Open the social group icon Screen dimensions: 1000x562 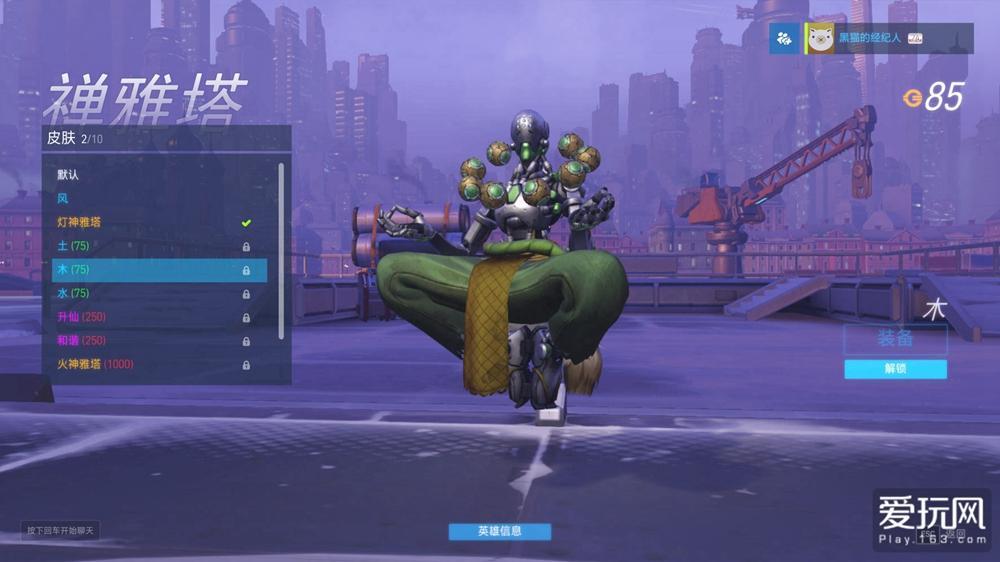785,39
